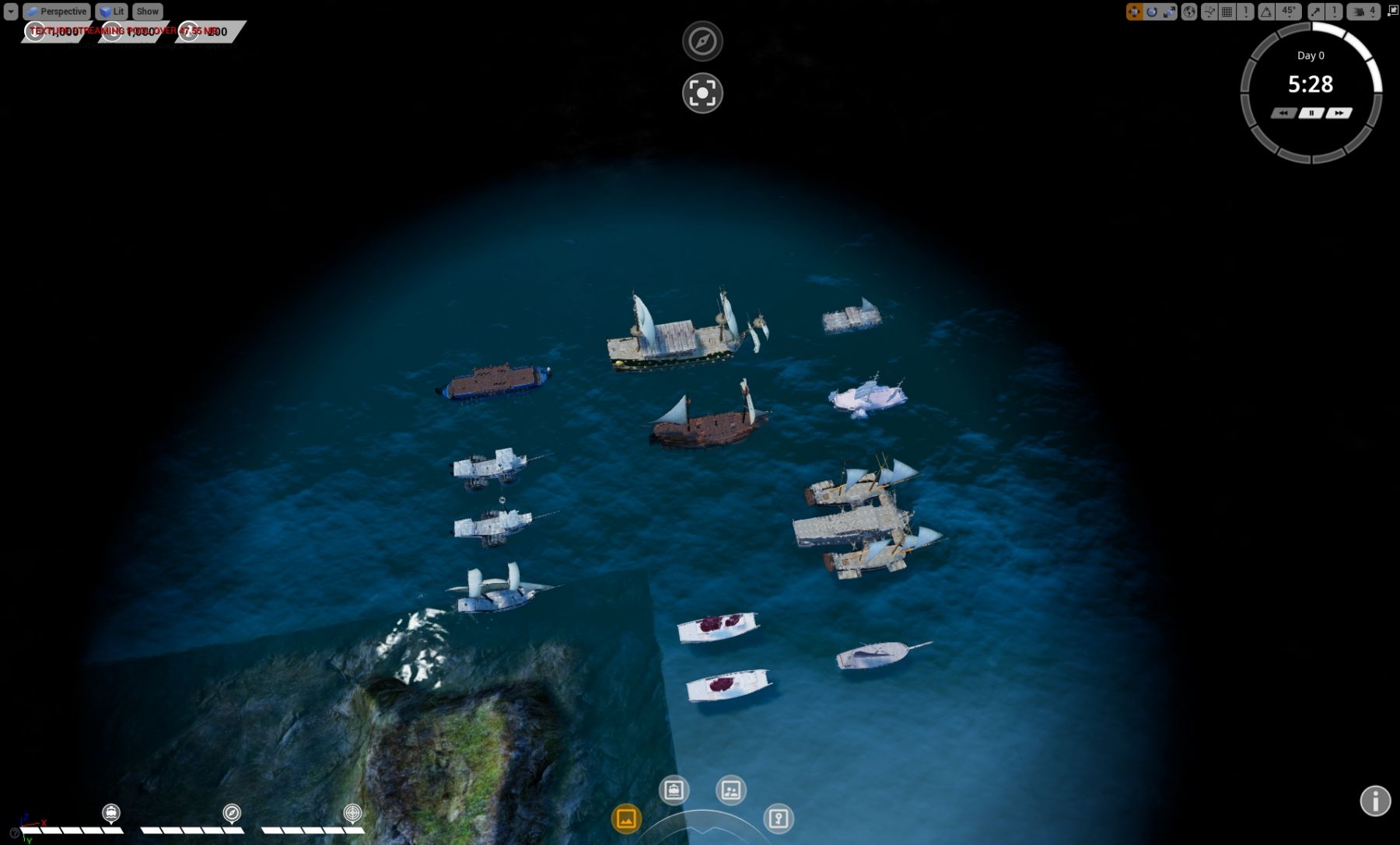Select the orange landscape picture icon
Screen dimensions: 1400x845
click(626, 819)
